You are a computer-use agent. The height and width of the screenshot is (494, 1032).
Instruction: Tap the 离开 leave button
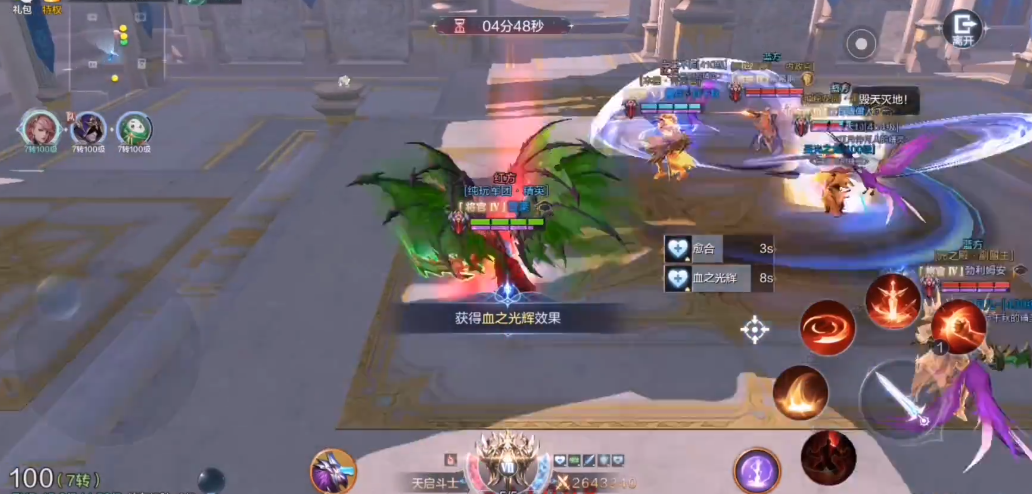point(963,26)
